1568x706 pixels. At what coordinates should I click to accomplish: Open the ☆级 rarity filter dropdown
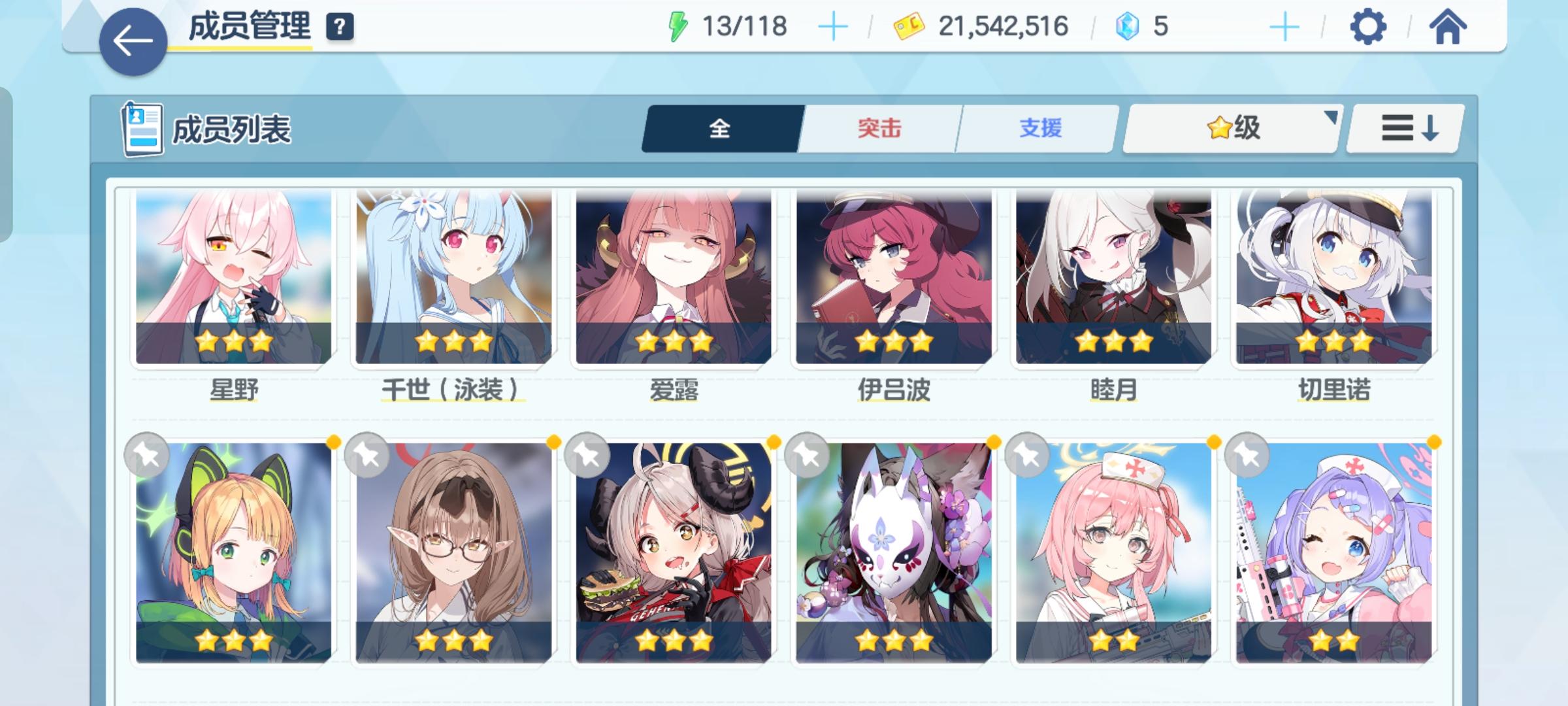(x=1228, y=128)
